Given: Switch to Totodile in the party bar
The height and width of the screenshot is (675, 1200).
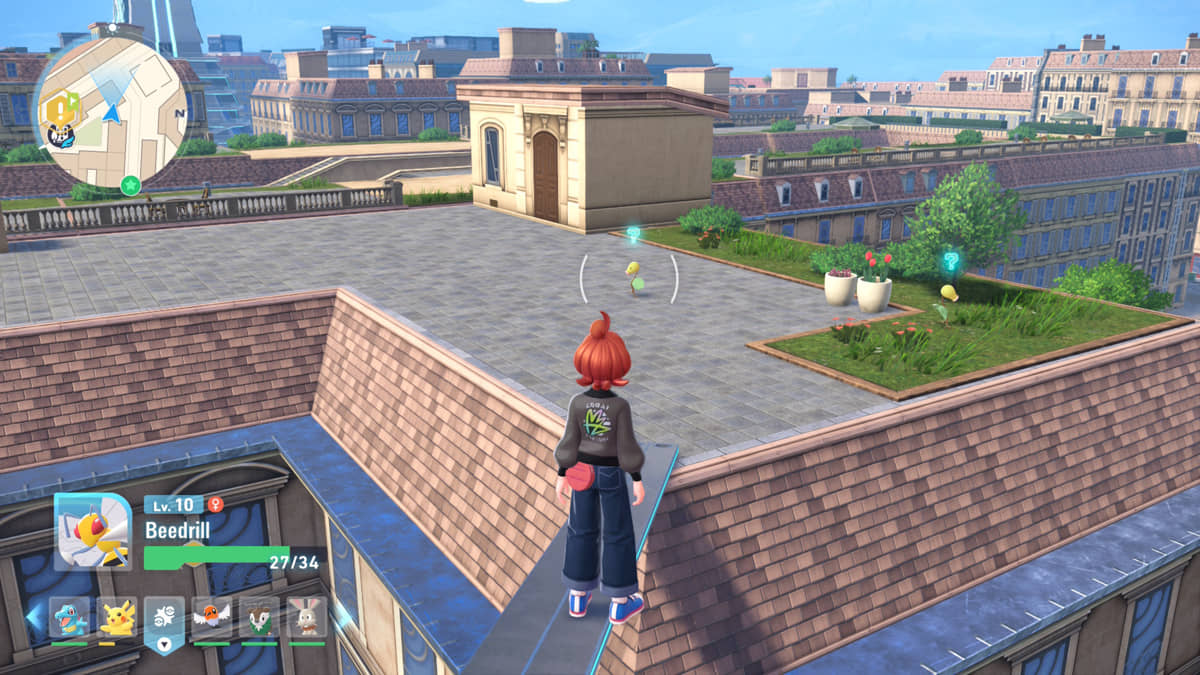Looking at the screenshot, I should point(69,619).
